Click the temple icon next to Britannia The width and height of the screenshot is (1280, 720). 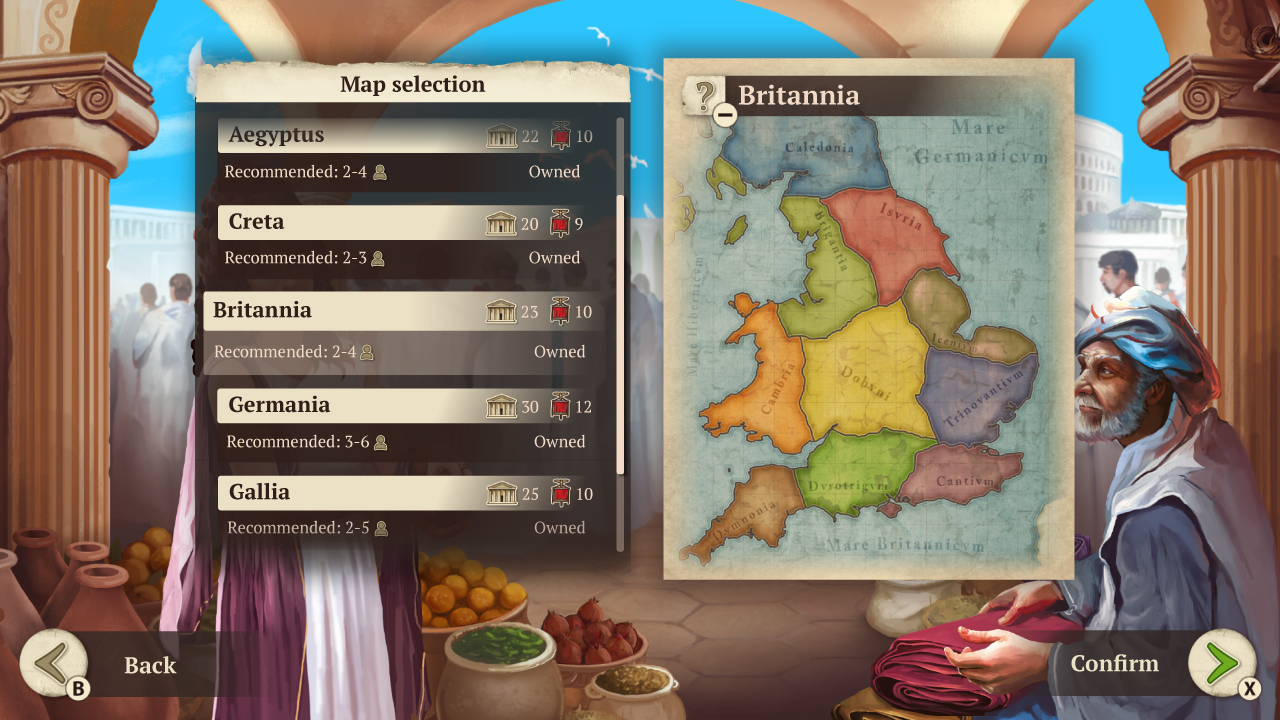pyautogui.click(x=501, y=311)
